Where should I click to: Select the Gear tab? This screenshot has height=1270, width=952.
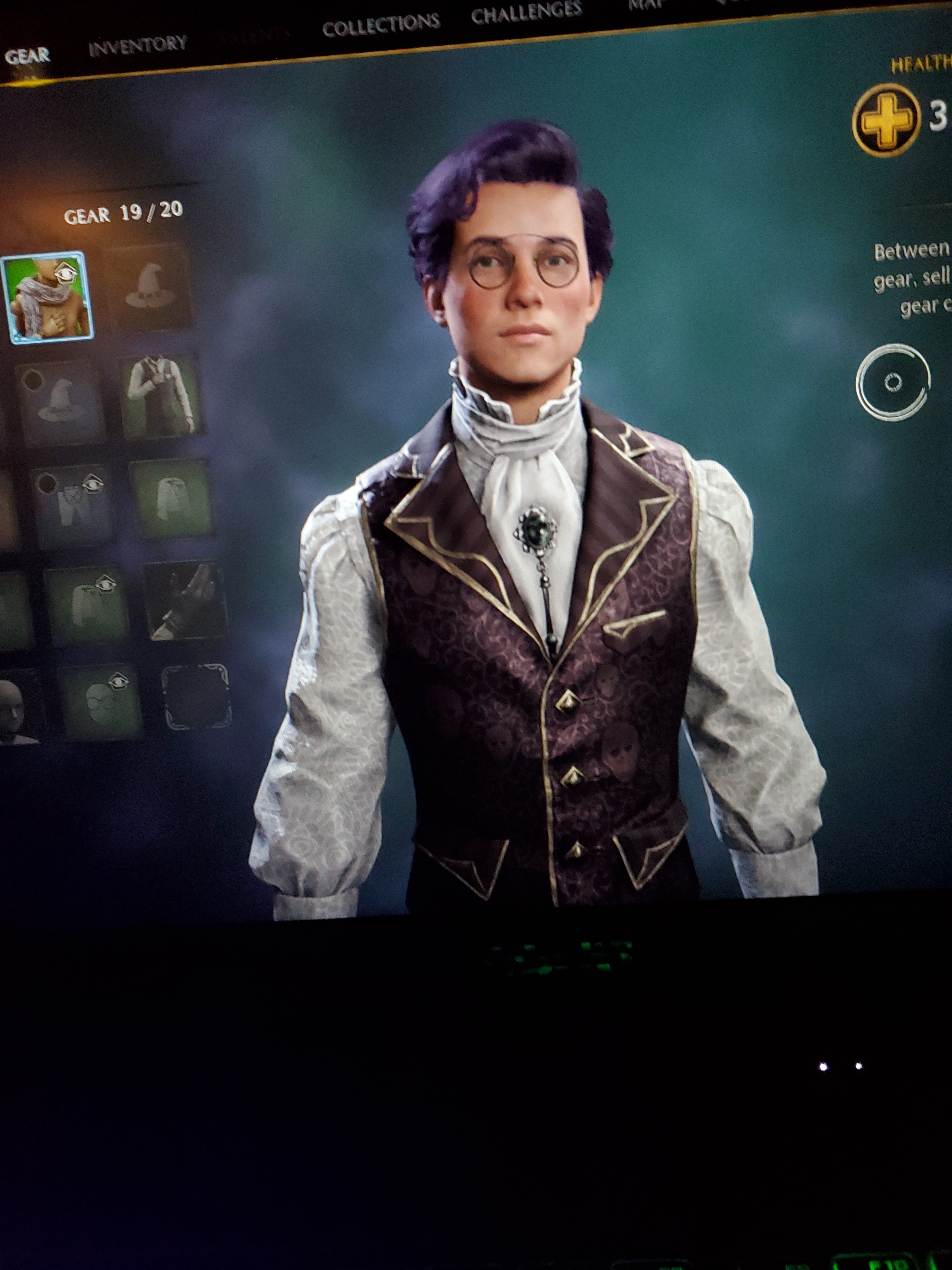[27, 56]
